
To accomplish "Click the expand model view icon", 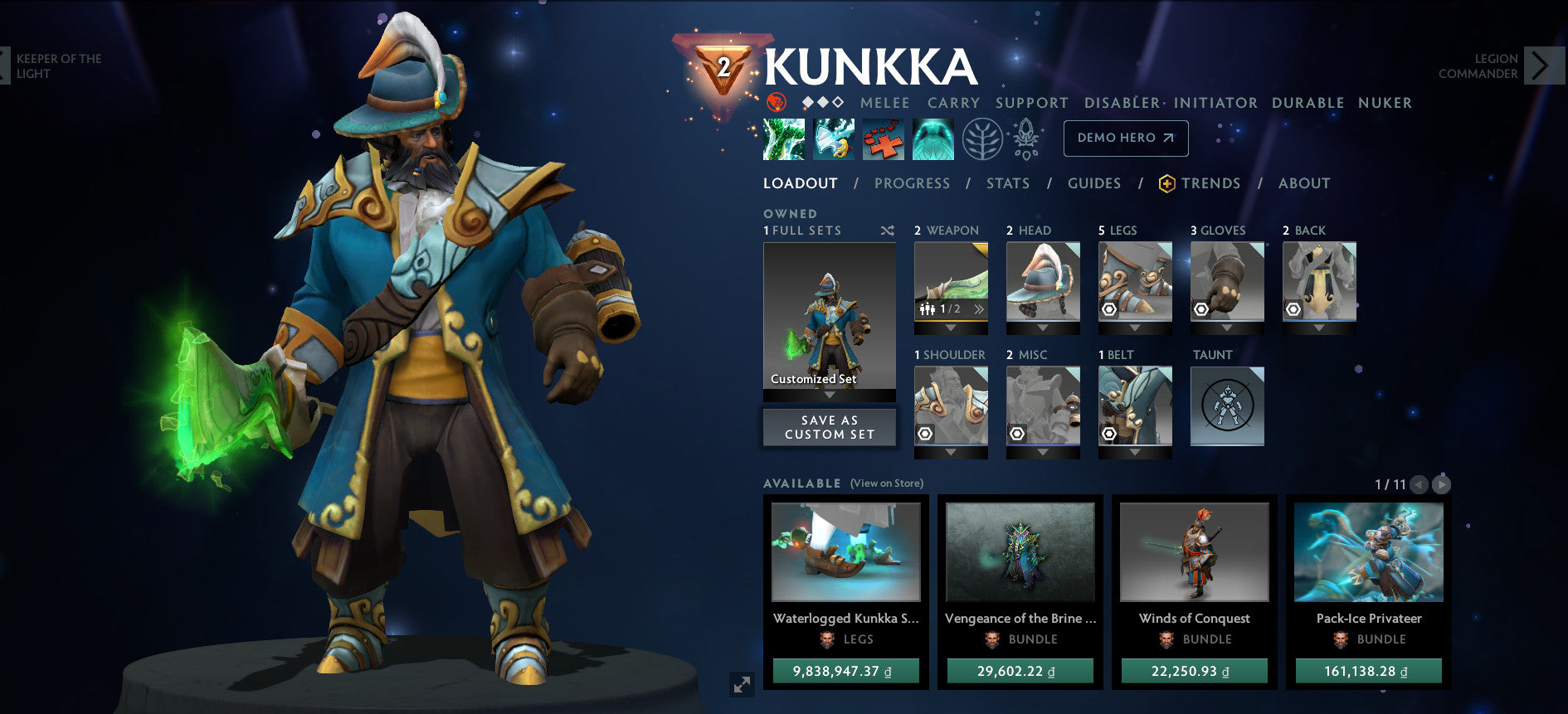I will (x=741, y=684).
